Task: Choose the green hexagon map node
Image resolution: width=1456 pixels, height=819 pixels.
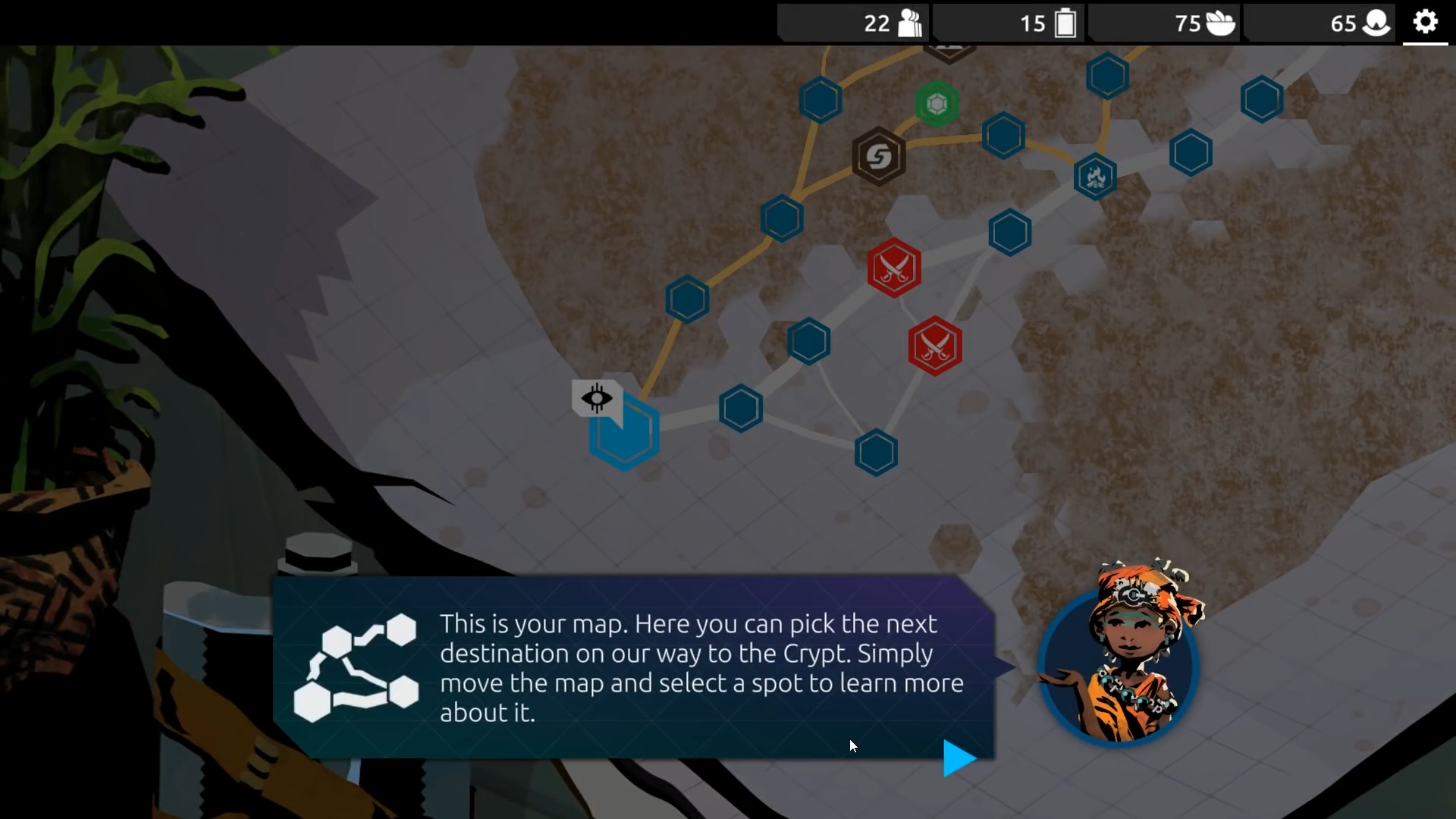Action: pyautogui.click(x=937, y=104)
